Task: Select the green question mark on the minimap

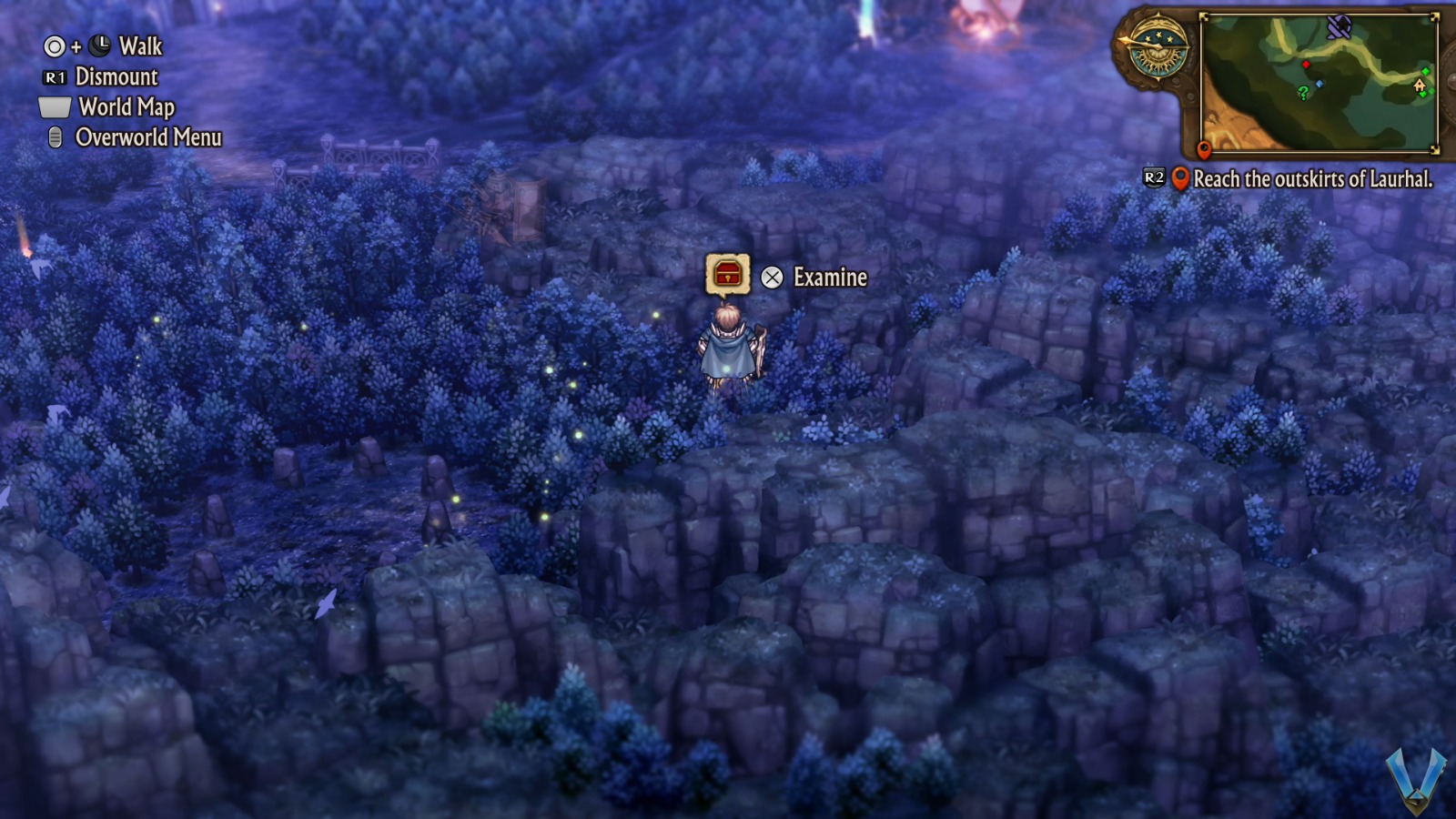Action: [x=1304, y=92]
